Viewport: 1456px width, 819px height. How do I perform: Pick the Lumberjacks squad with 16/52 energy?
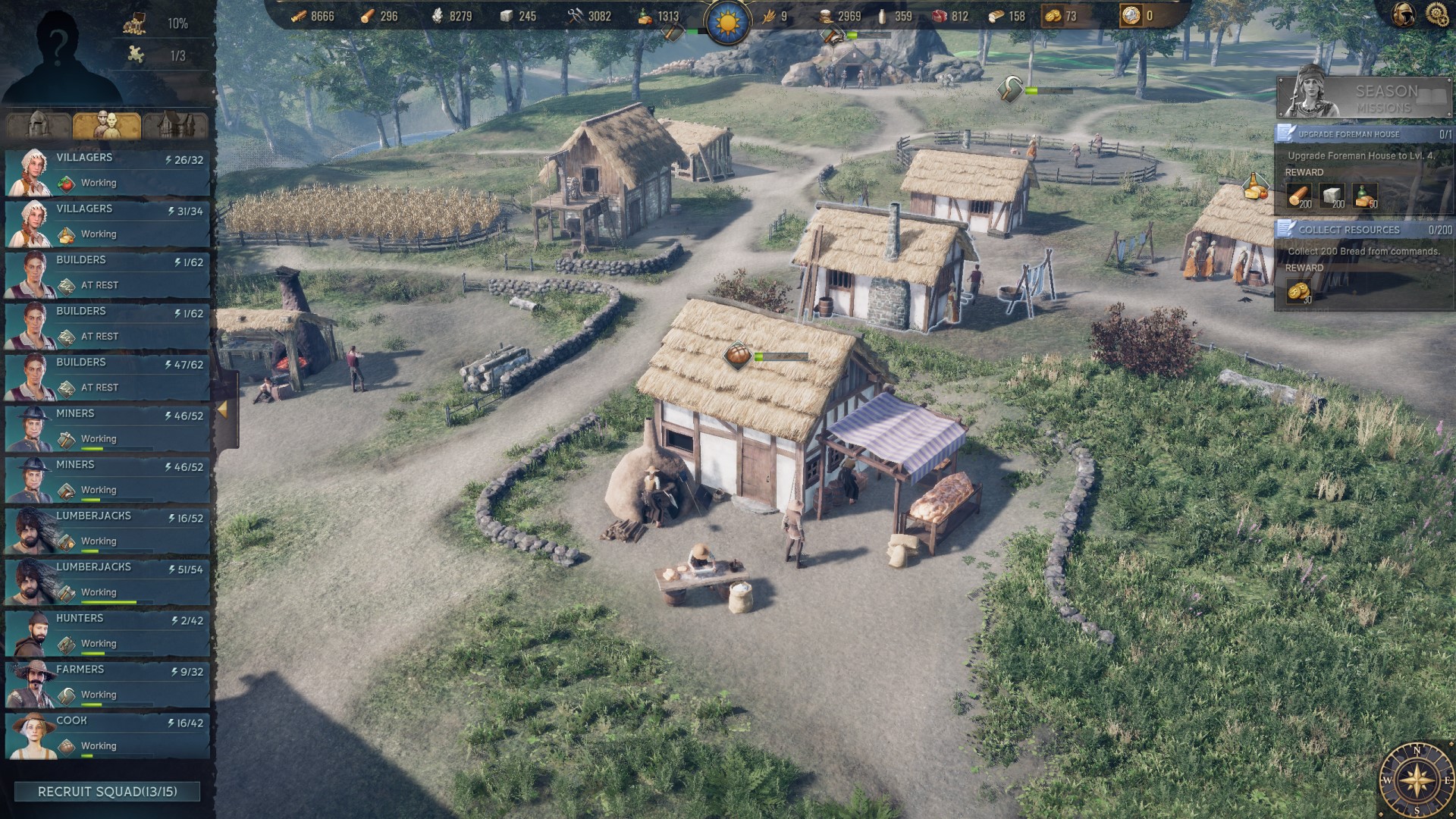click(x=107, y=529)
